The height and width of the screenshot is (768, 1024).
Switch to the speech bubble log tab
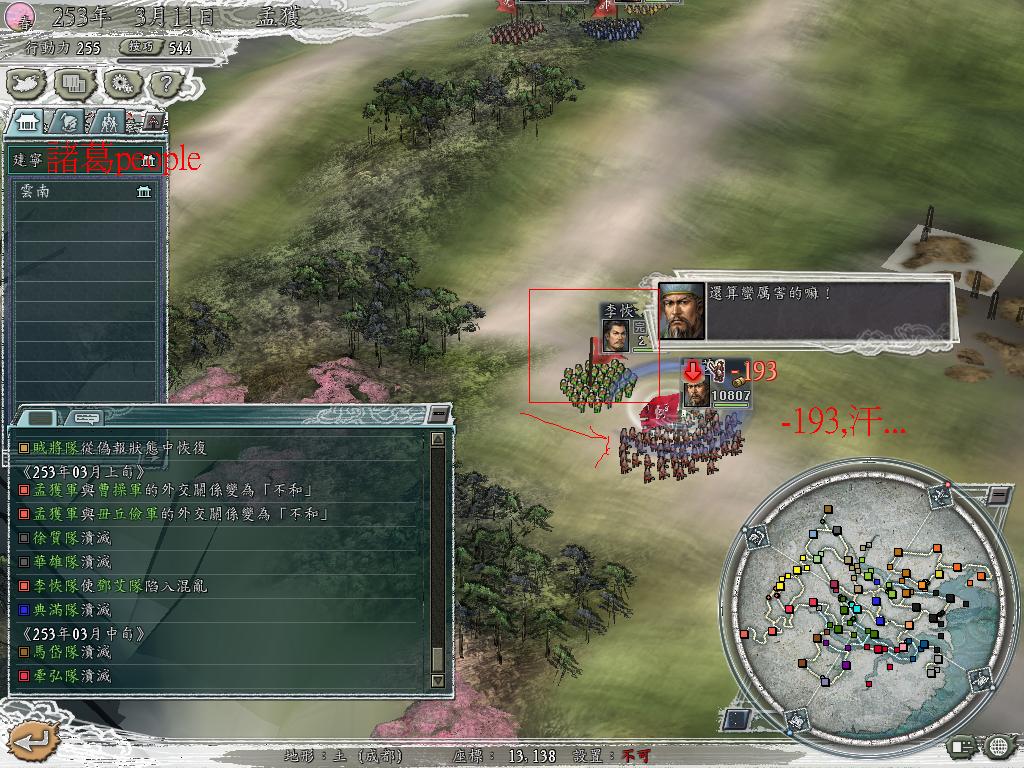click(x=87, y=418)
